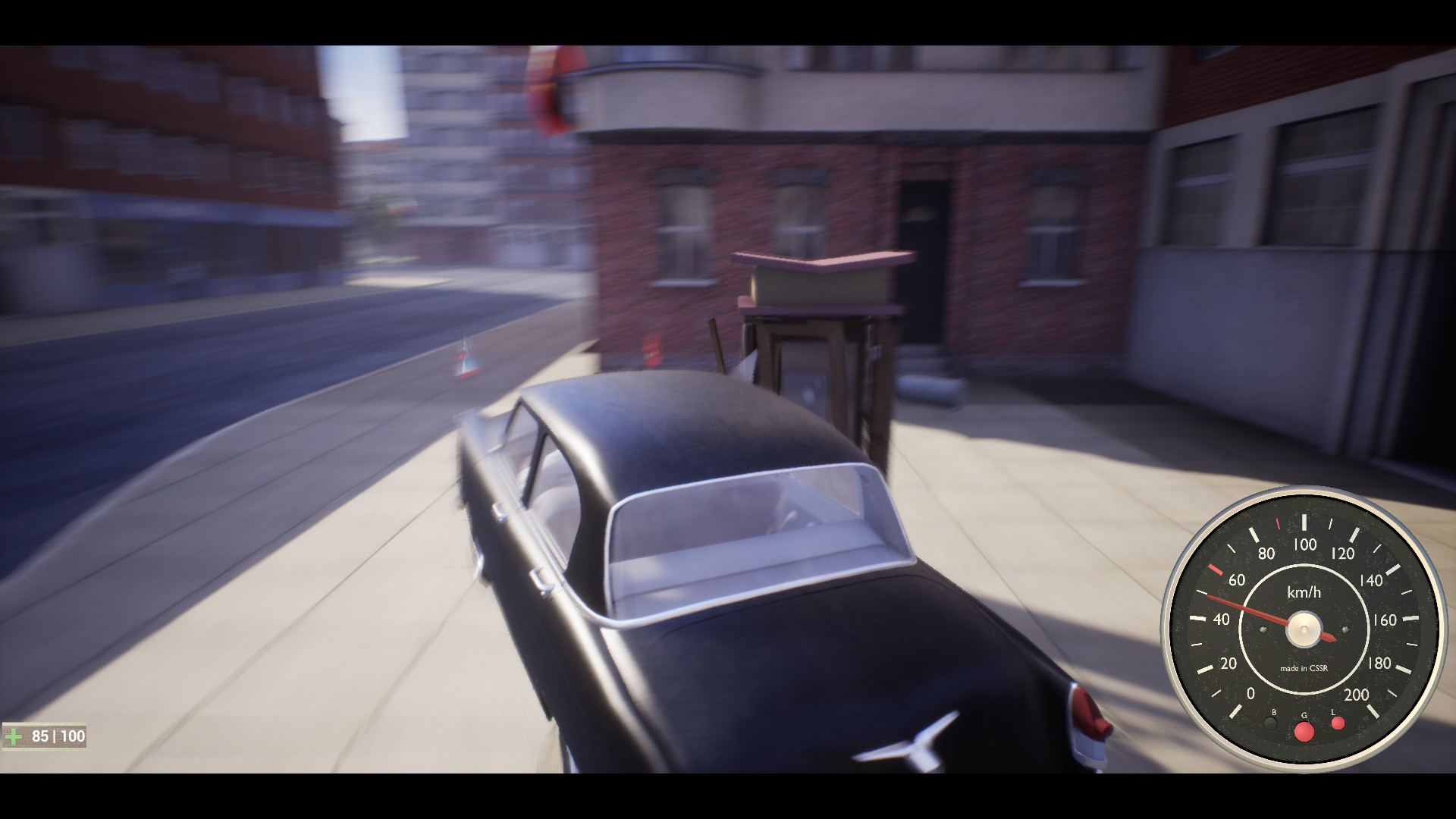Click the G generator warning light
The height and width of the screenshot is (819, 1456).
(1304, 730)
